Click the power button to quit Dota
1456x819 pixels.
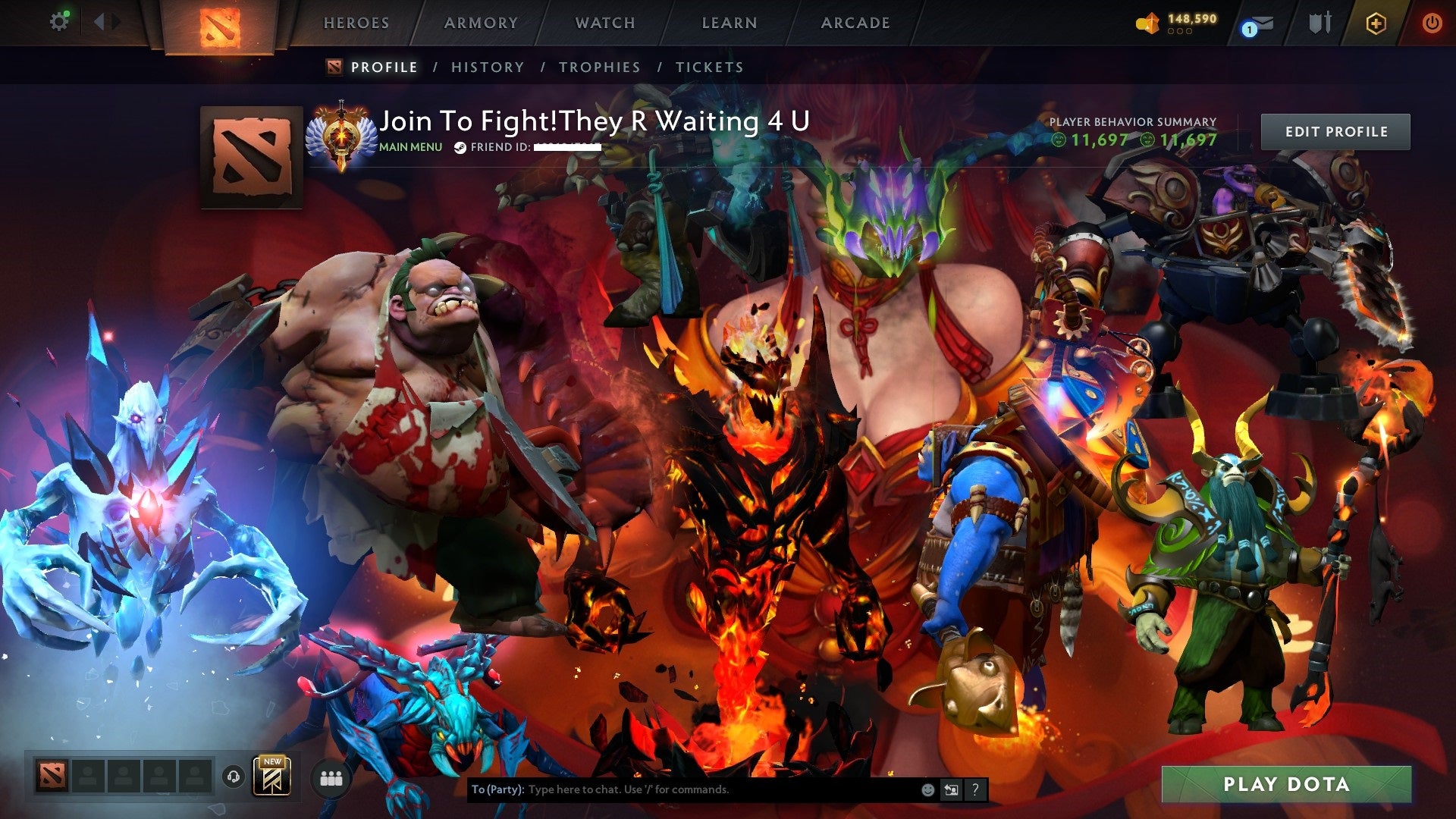tap(1433, 22)
